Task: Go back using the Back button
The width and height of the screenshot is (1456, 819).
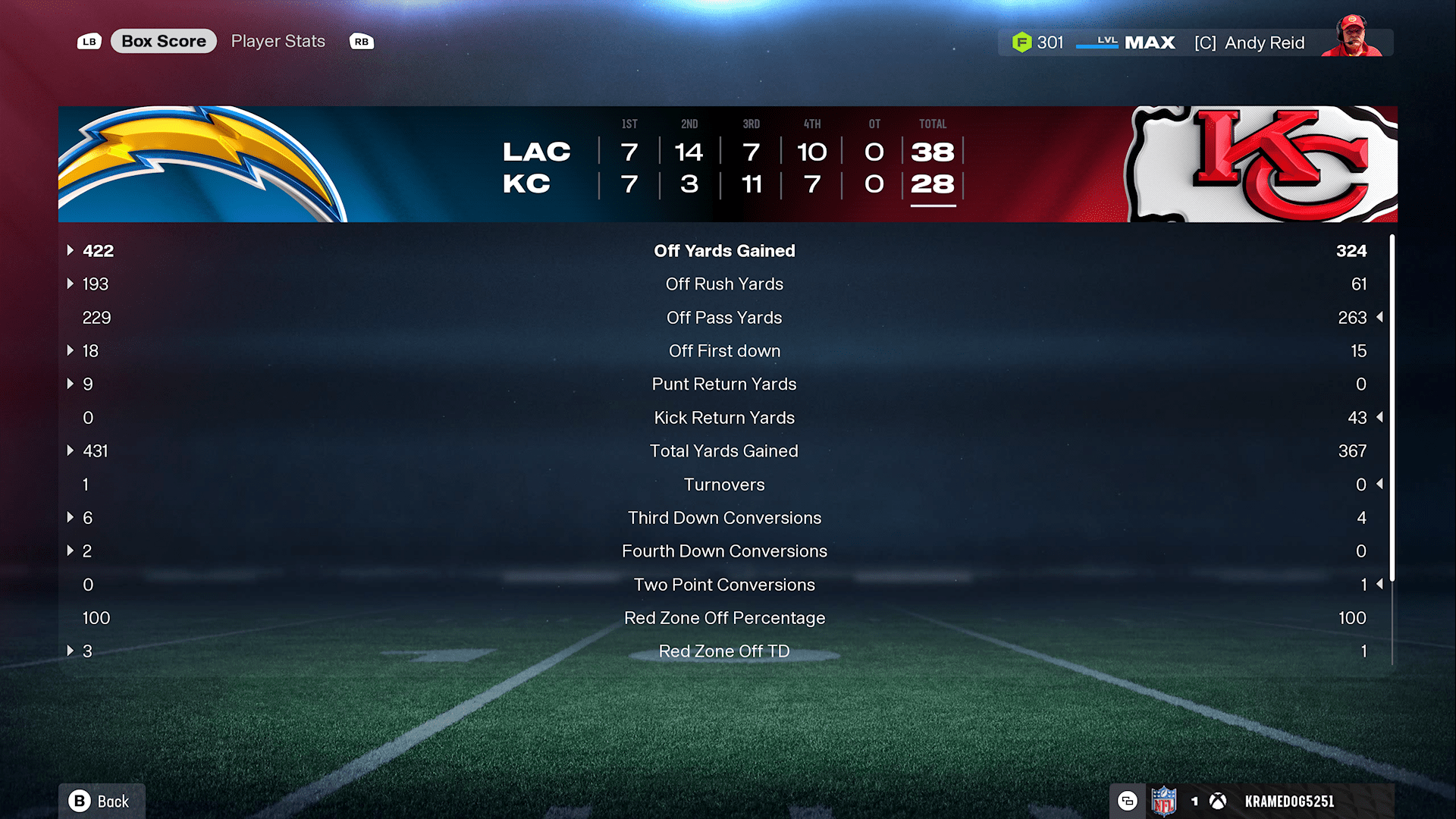Action: [x=101, y=801]
